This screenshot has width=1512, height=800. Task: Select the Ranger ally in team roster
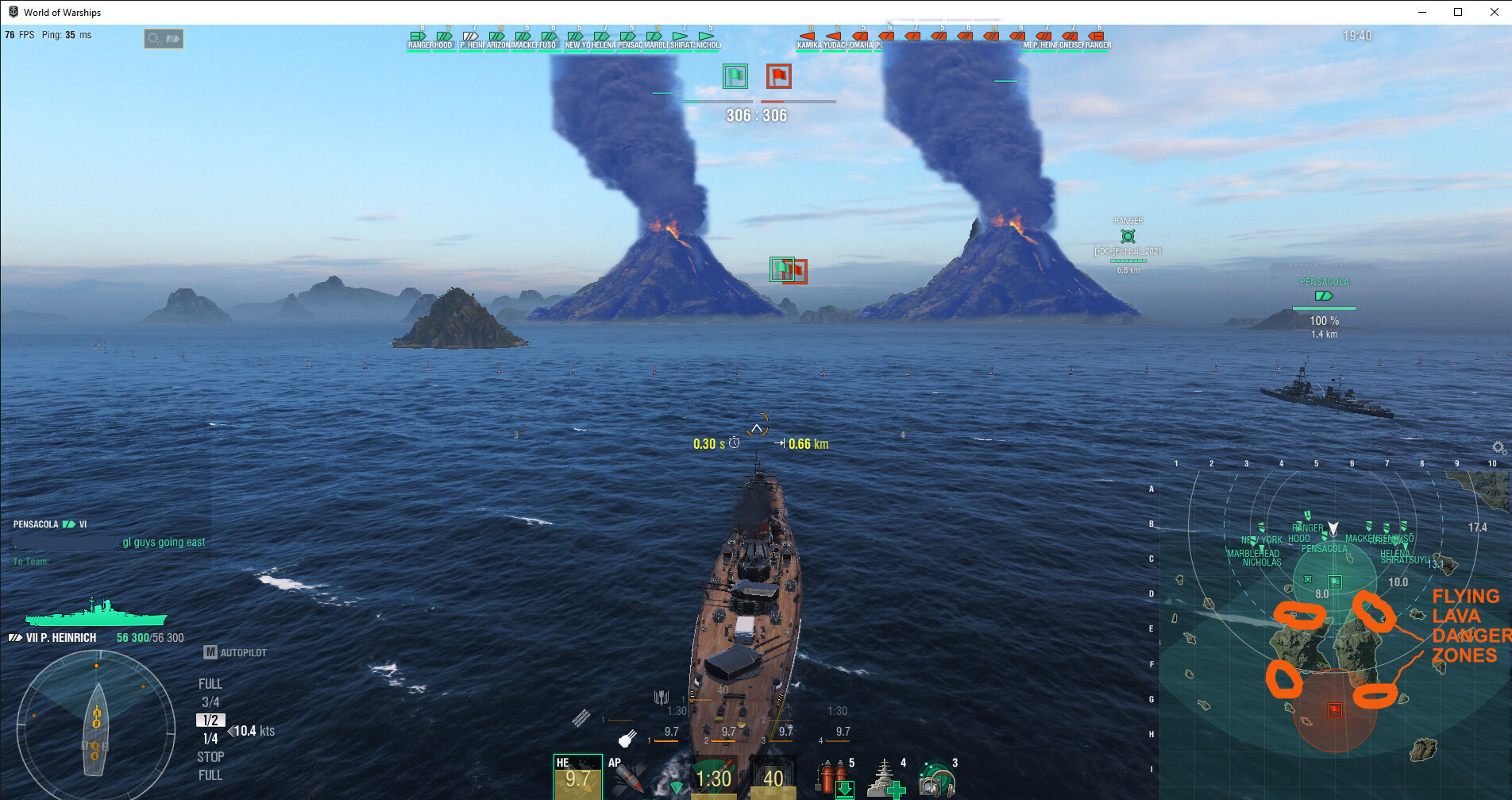(419, 41)
